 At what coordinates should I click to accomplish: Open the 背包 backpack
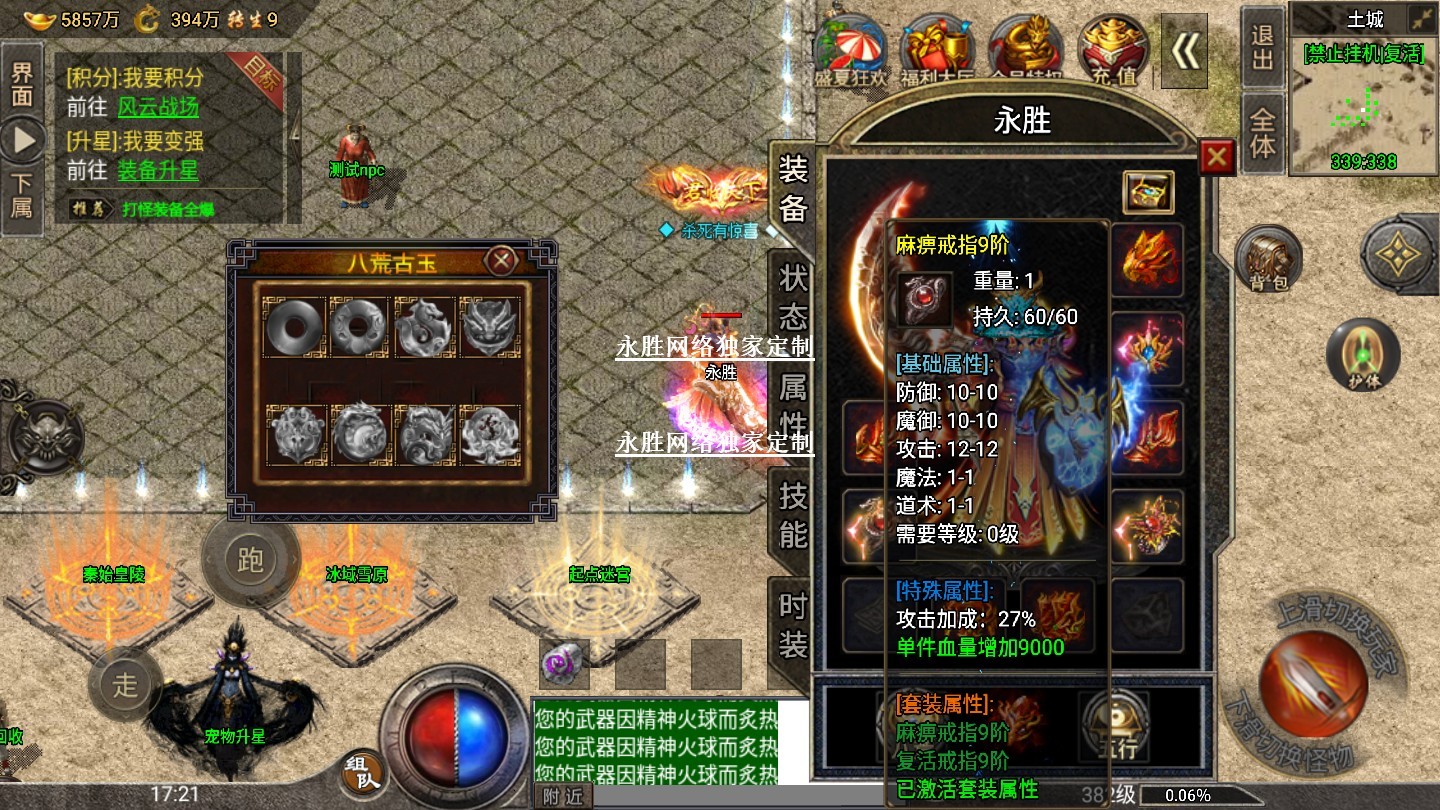click(1268, 260)
